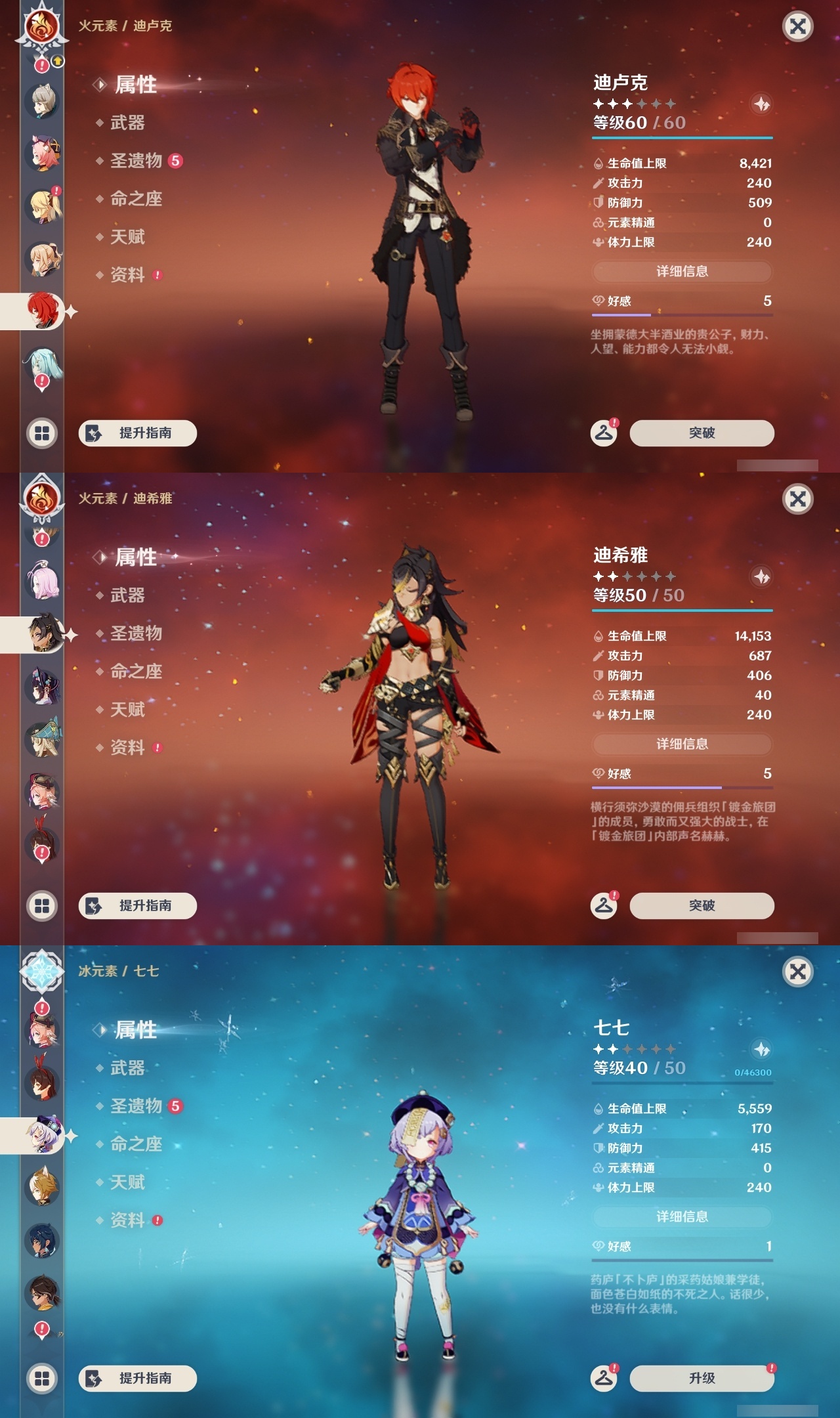The image size is (840, 1418).
Task: Open 详细信息 detailed stats for Dehya
Action: click(x=682, y=744)
